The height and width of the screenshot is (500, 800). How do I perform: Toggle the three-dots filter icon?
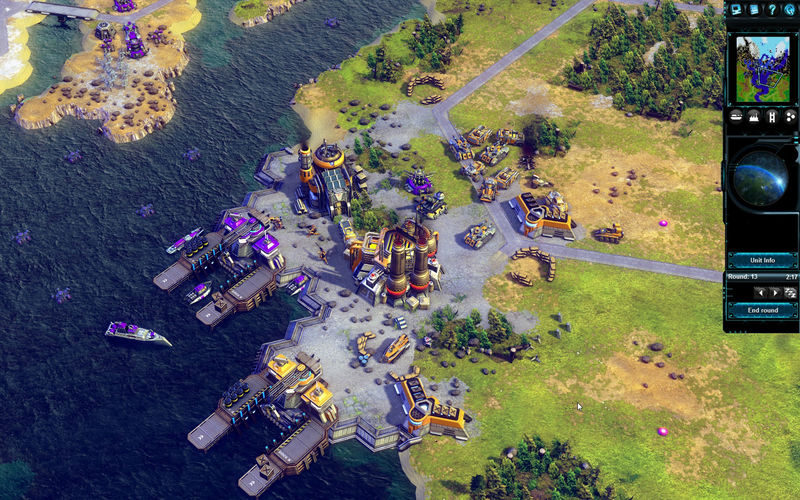pyautogui.click(x=789, y=116)
